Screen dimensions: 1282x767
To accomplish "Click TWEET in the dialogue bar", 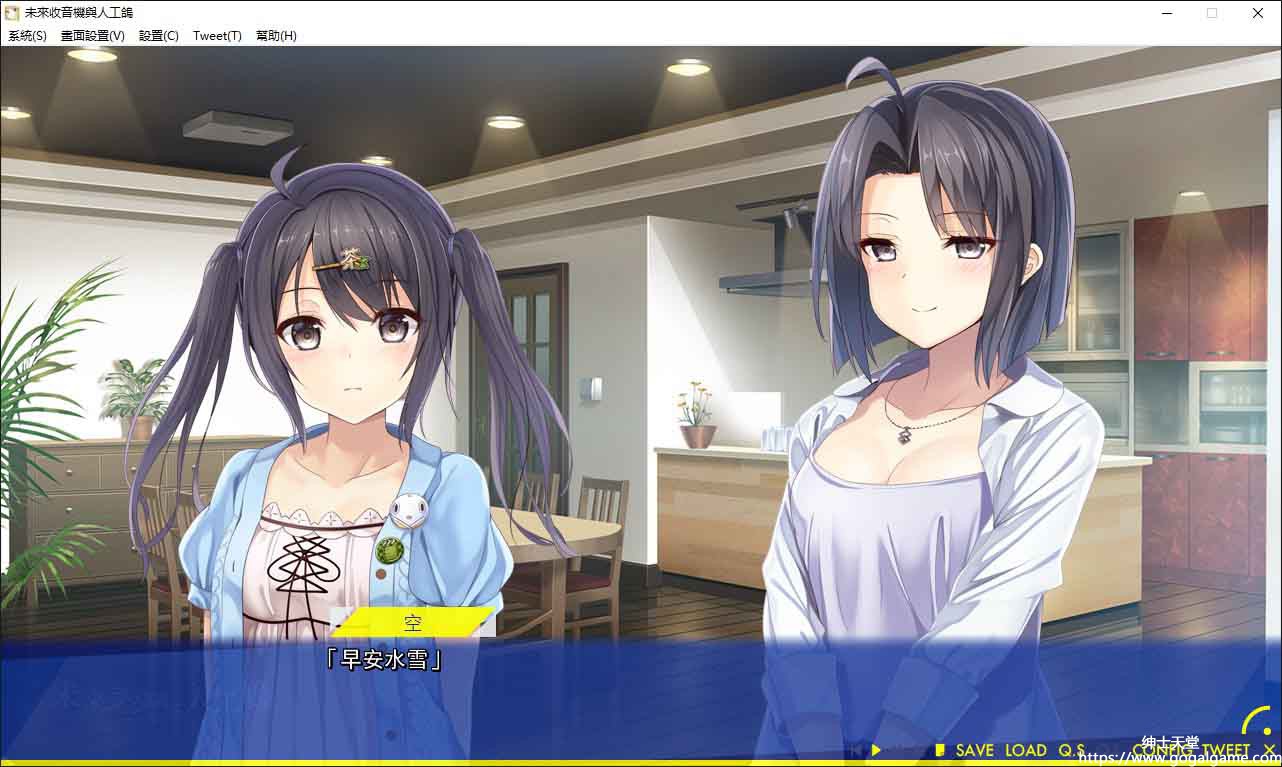I will pos(1226,750).
